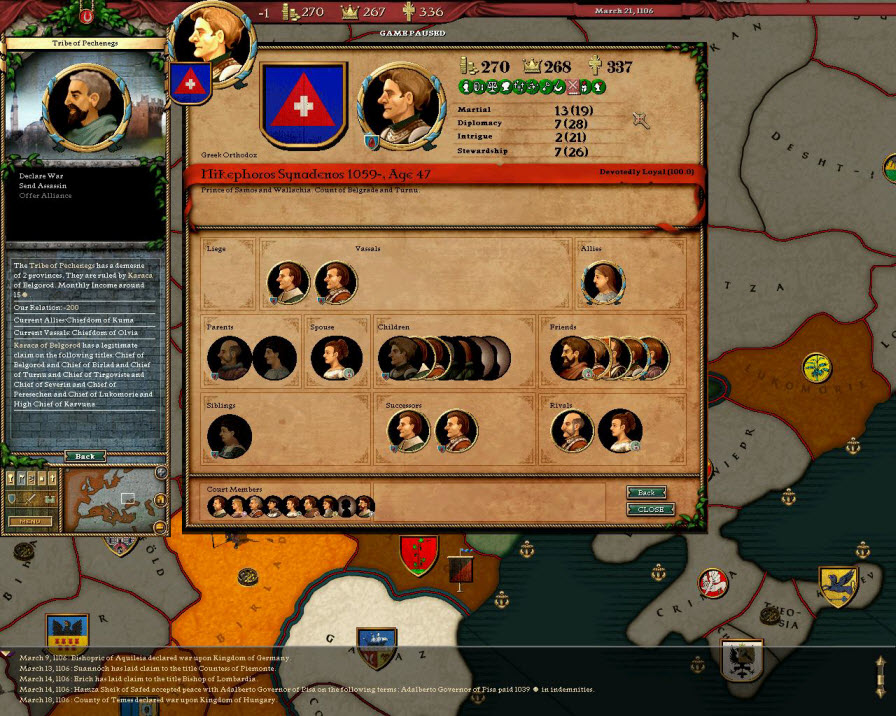The height and width of the screenshot is (716, 896).
Task: Click the crossed swords icon beside stats
Action: coord(641,120)
